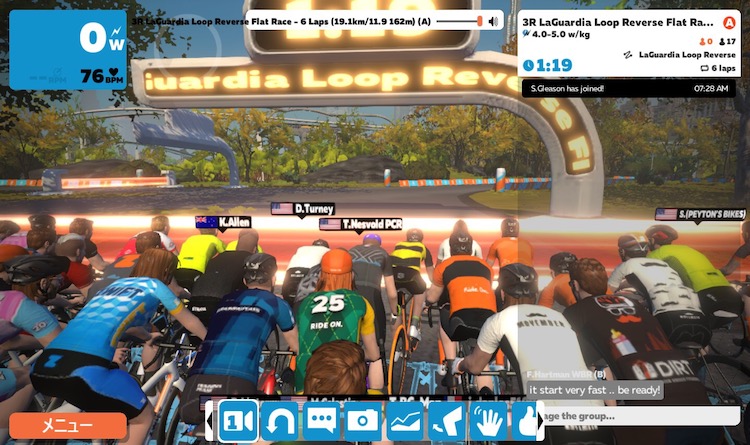
Task: Switch camera view with the camera icon
Action: click(237, 421)
